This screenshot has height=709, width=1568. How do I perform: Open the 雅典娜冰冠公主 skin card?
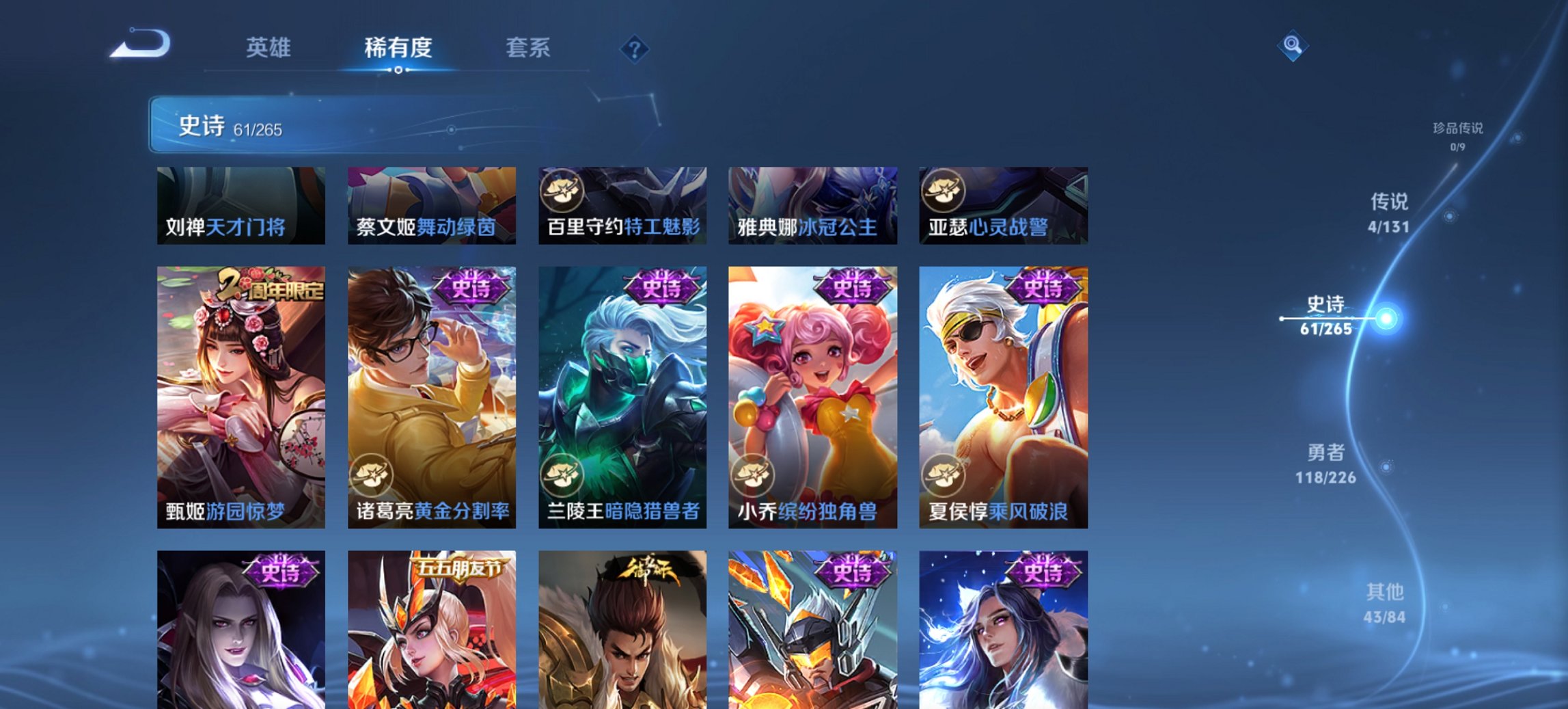(812, 205)
